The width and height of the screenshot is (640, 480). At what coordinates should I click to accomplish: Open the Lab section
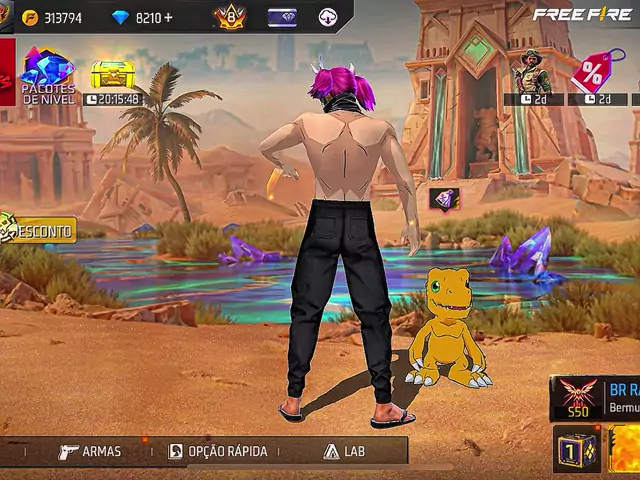tap(344, 451)
